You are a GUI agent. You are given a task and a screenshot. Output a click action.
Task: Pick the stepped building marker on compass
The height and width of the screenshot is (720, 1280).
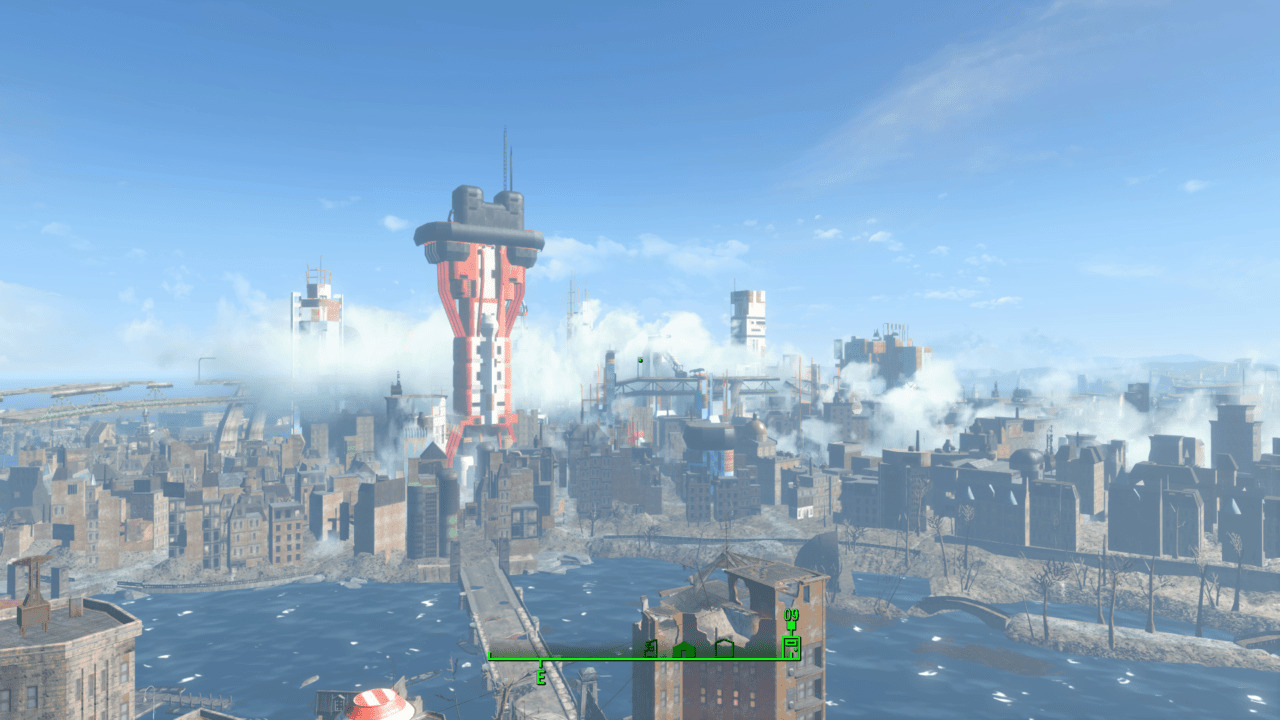click(x=651, y=650)
